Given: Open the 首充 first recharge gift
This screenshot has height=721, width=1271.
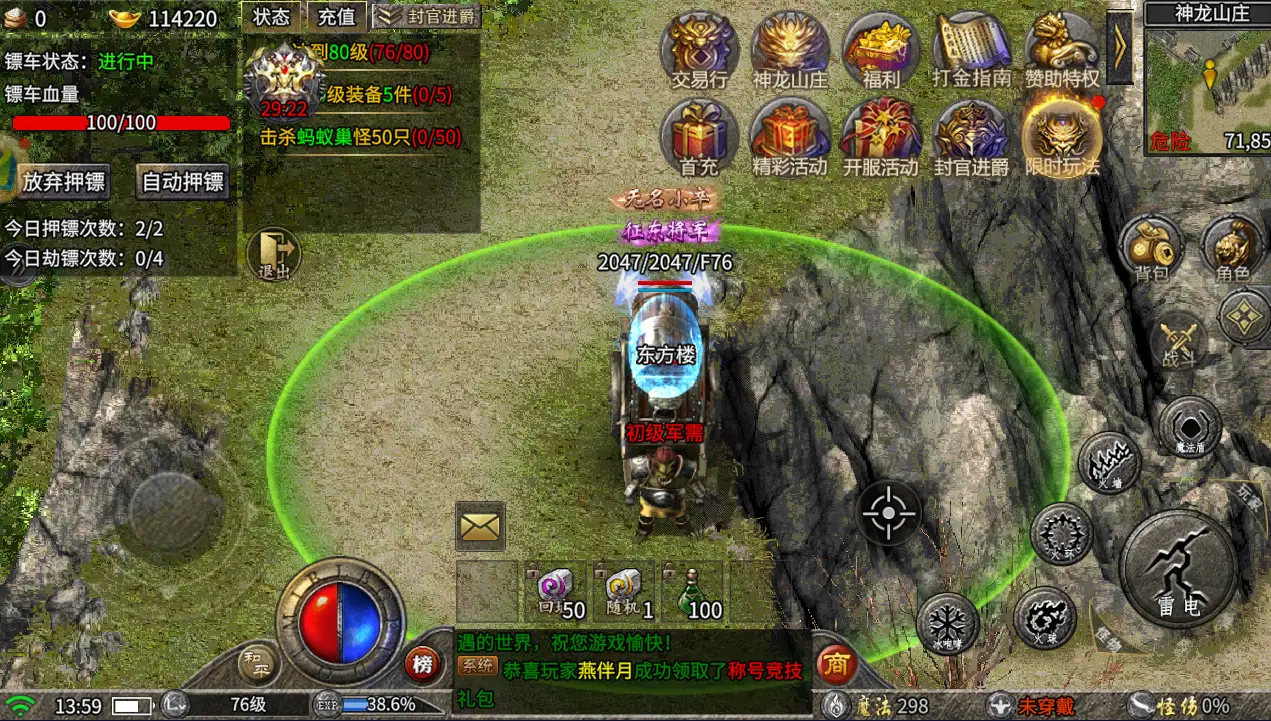Looking at the screenshot, I should coord(699,137).
